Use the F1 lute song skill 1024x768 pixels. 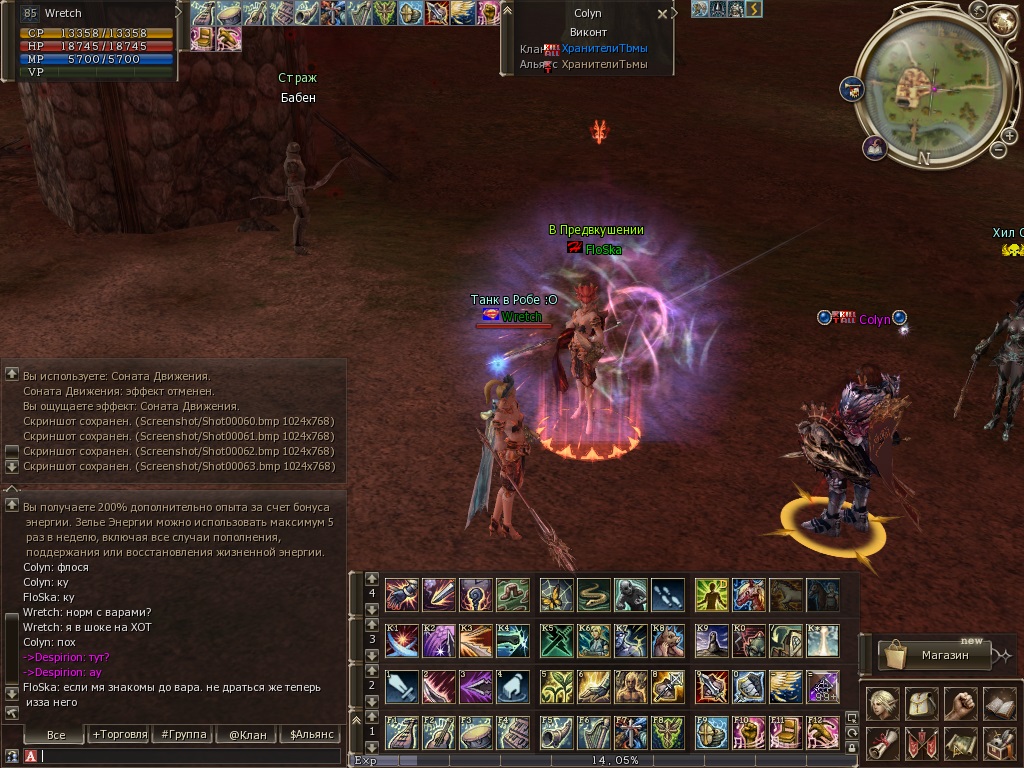coord(402,732)
